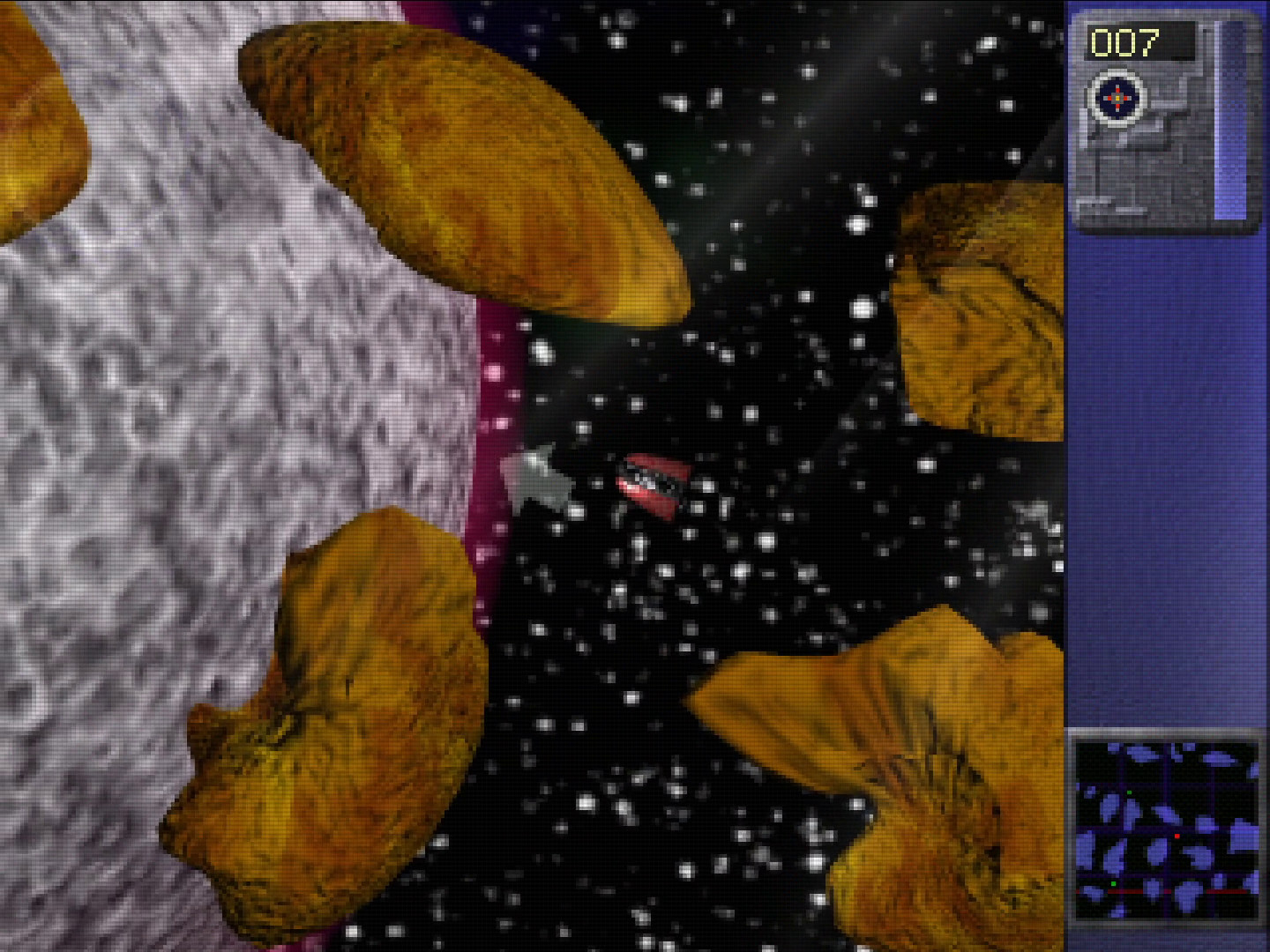Click the crosshair compass indicator on the HUD

coord(1118,100)
